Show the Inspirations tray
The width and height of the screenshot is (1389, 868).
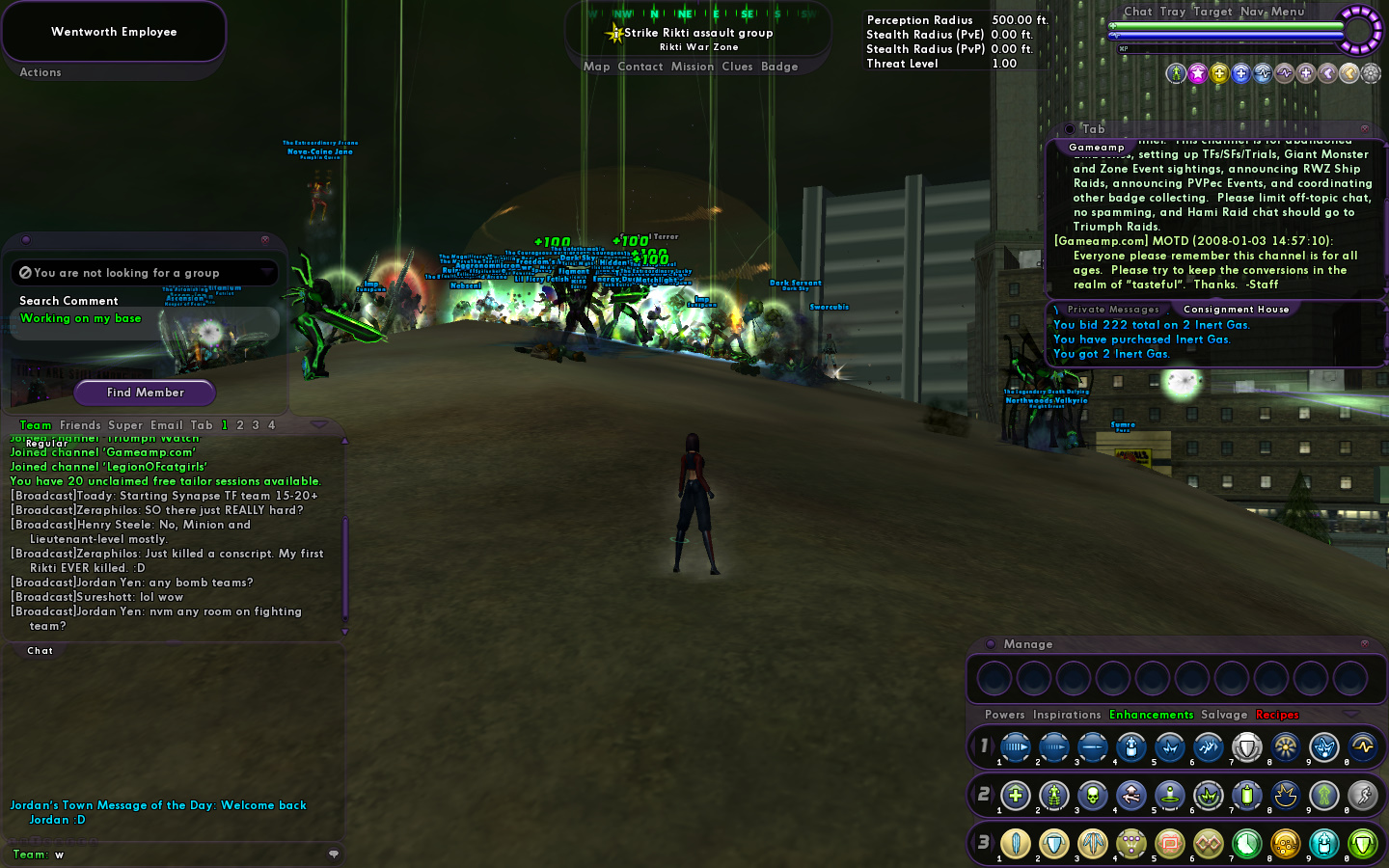coord(1066,715)
